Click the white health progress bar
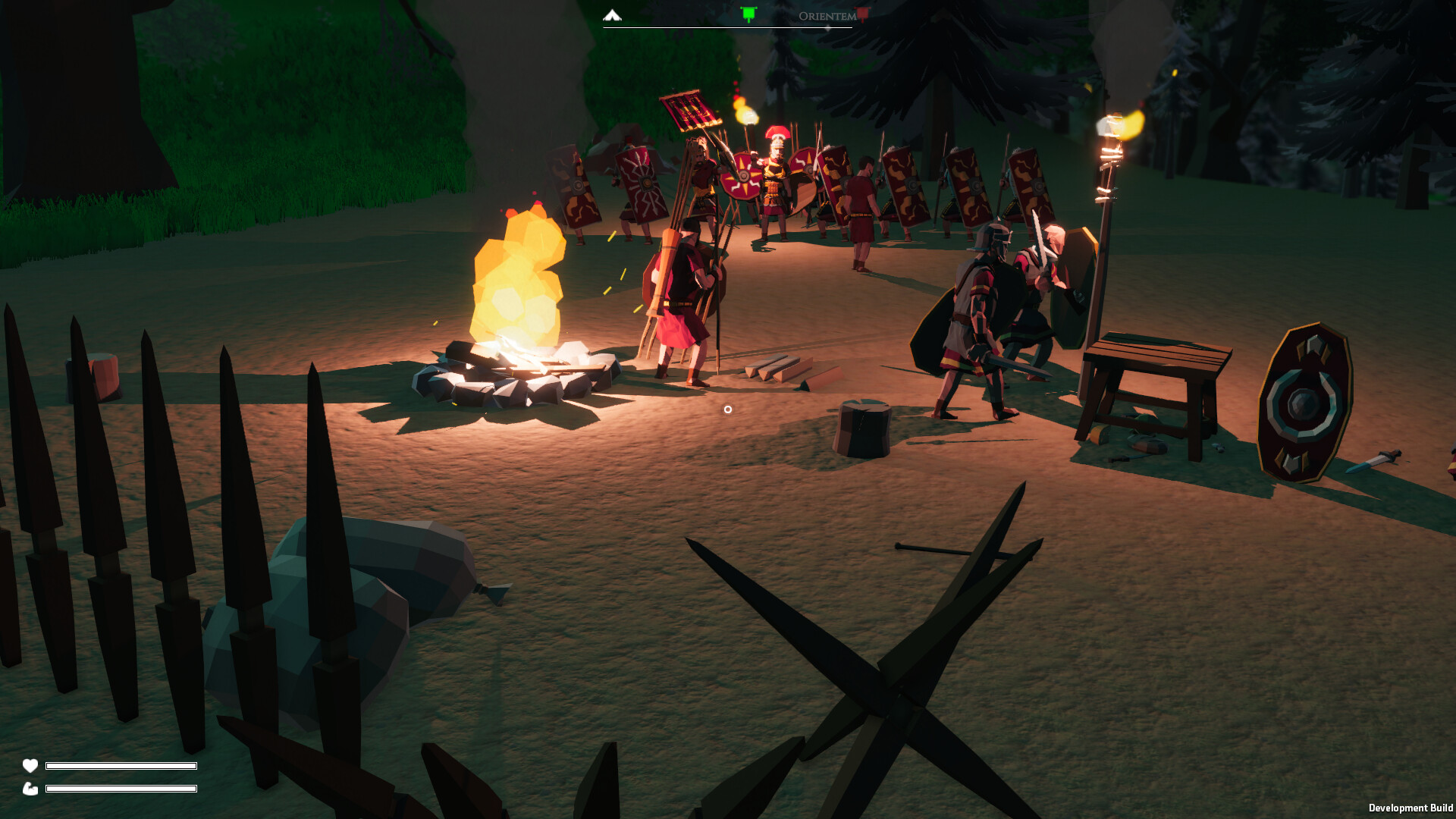Viewport: 1456px width, 819px height. click(120, 766)
